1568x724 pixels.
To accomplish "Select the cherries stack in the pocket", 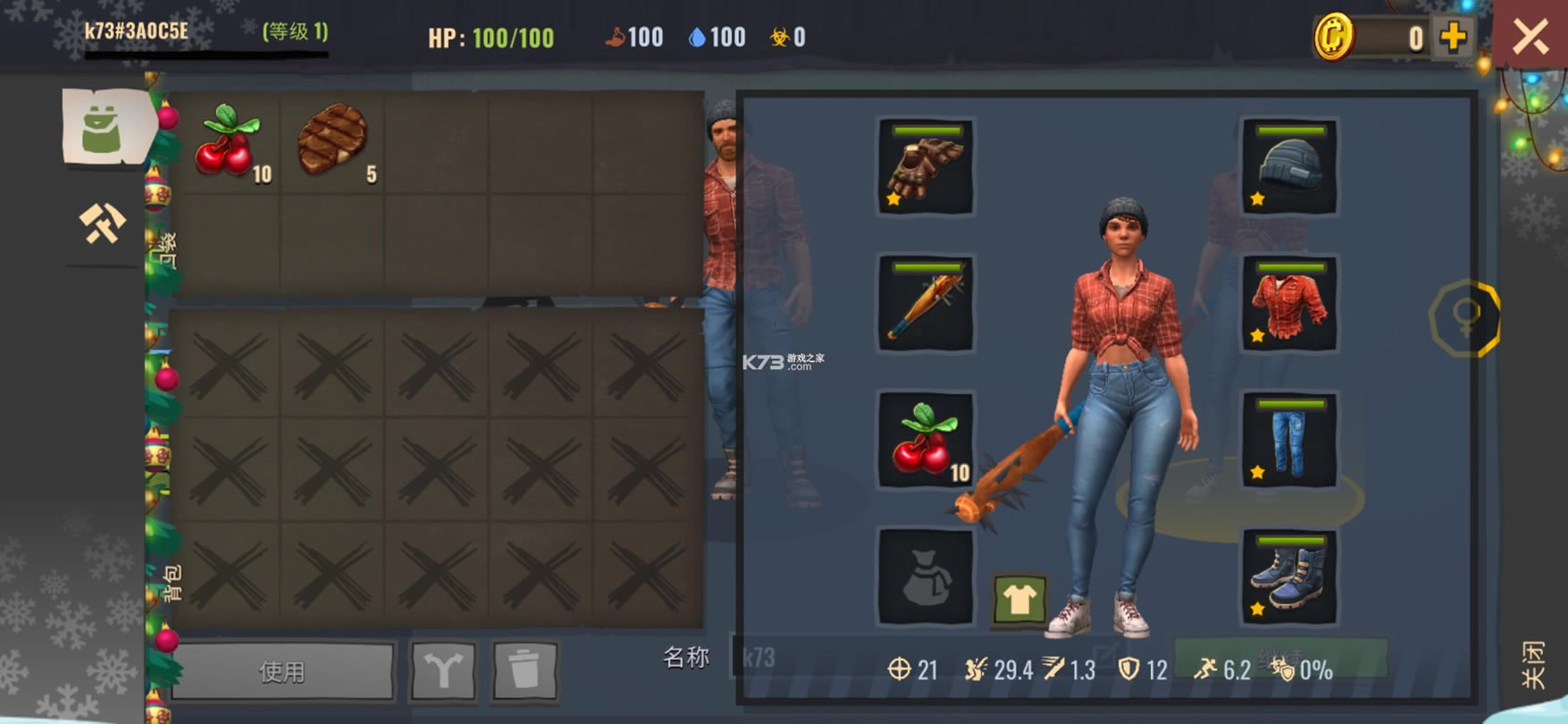I will pos(228,142).
